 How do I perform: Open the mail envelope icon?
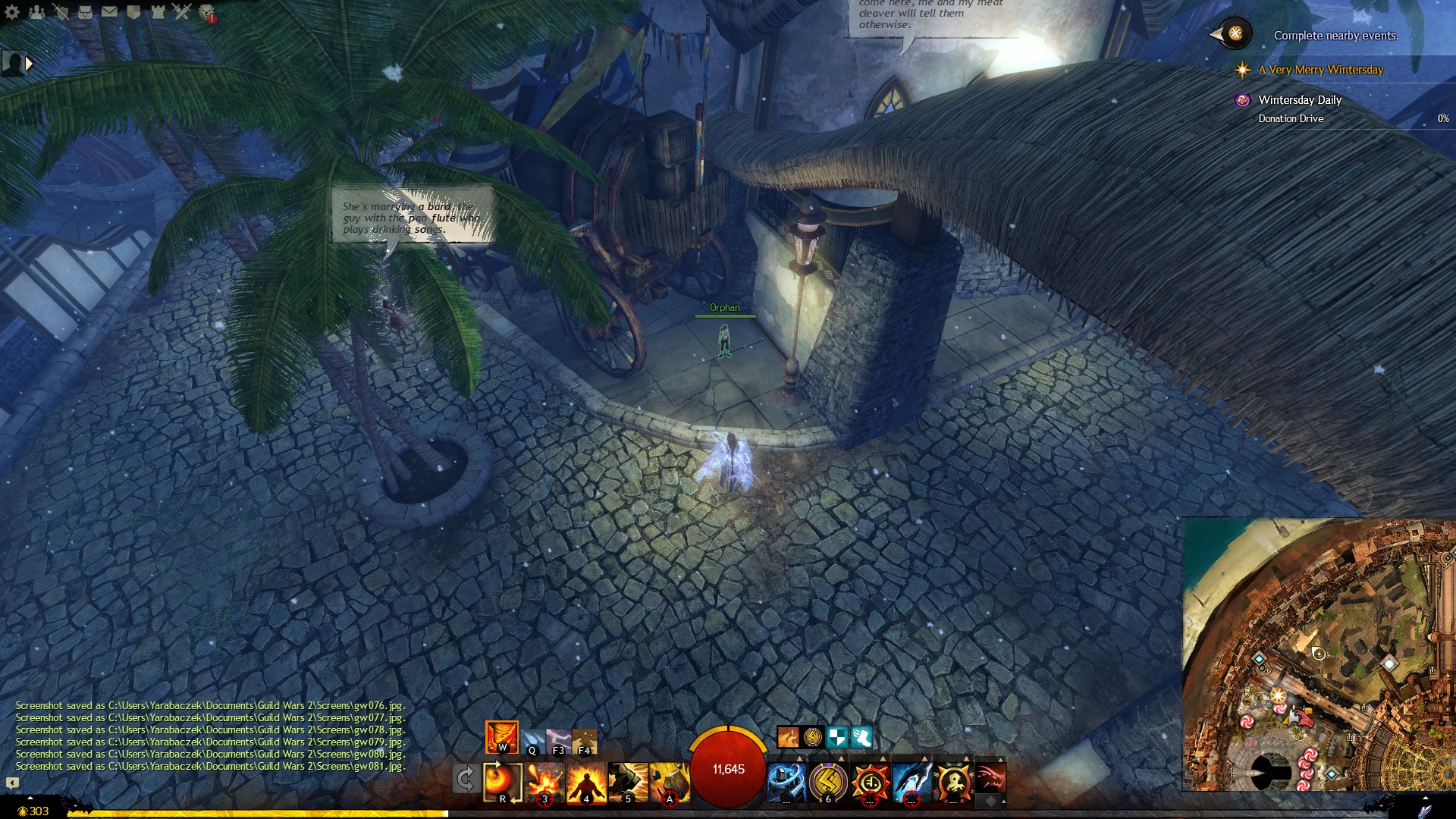coord(109,12)
